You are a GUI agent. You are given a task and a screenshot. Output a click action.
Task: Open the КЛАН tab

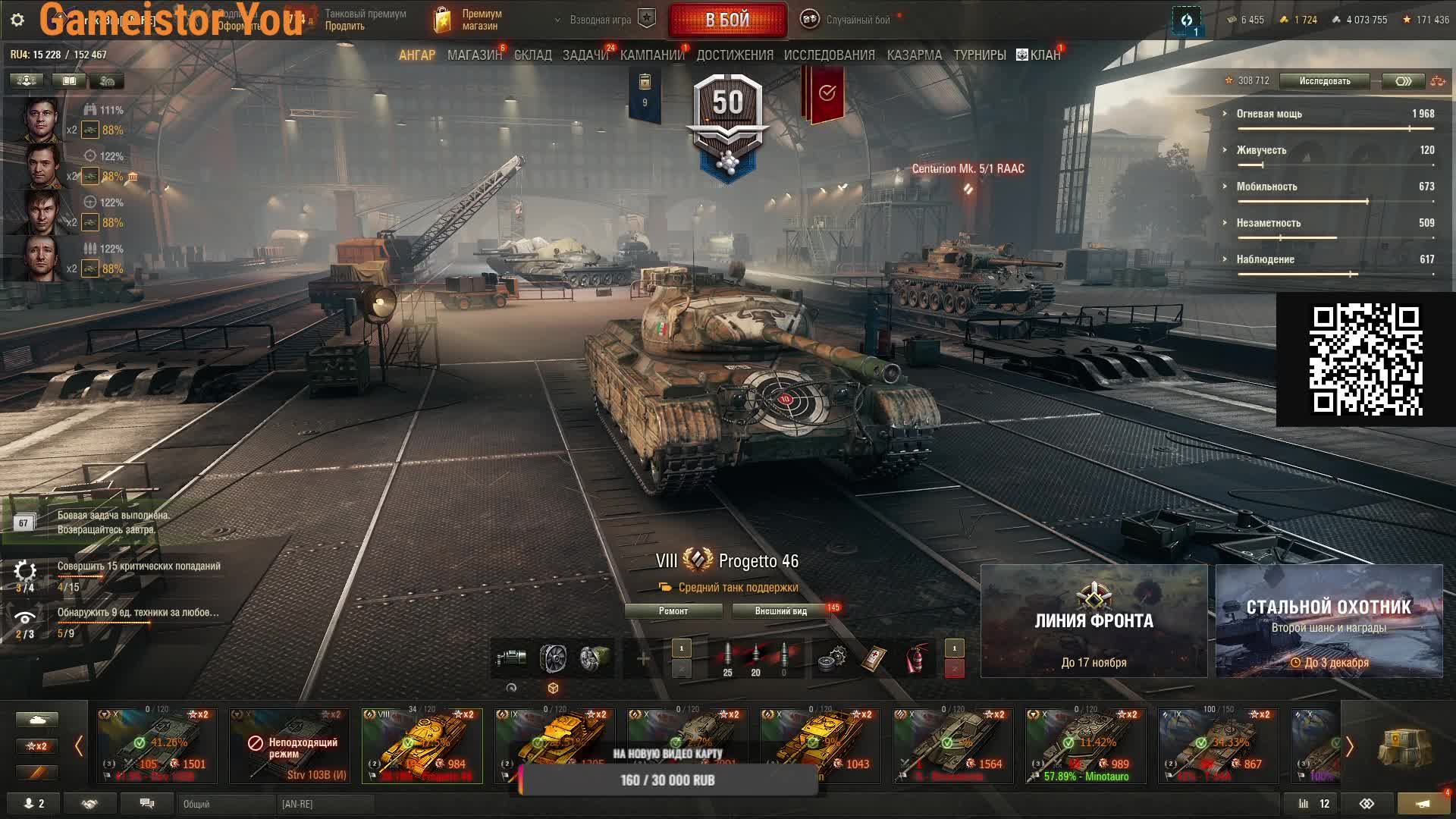(1039, 55)
